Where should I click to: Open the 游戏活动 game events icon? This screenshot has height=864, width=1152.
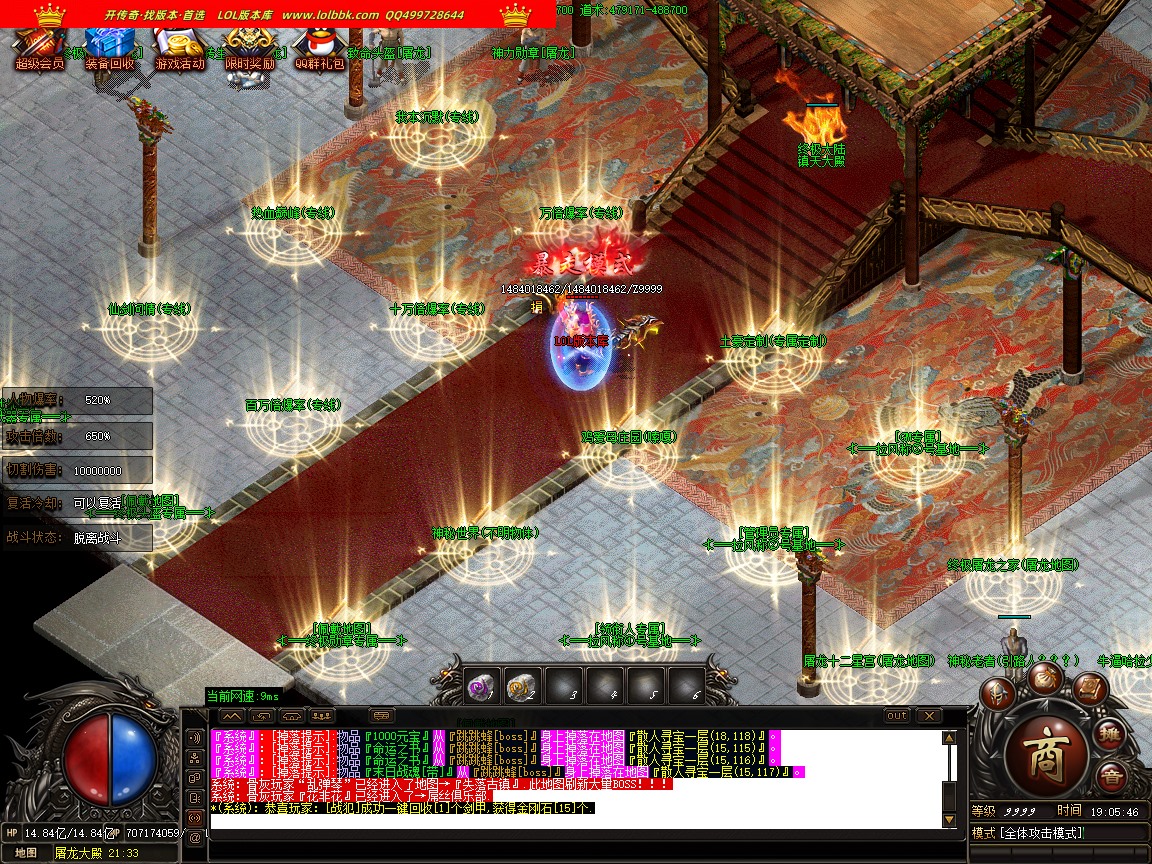click(180, 48)
